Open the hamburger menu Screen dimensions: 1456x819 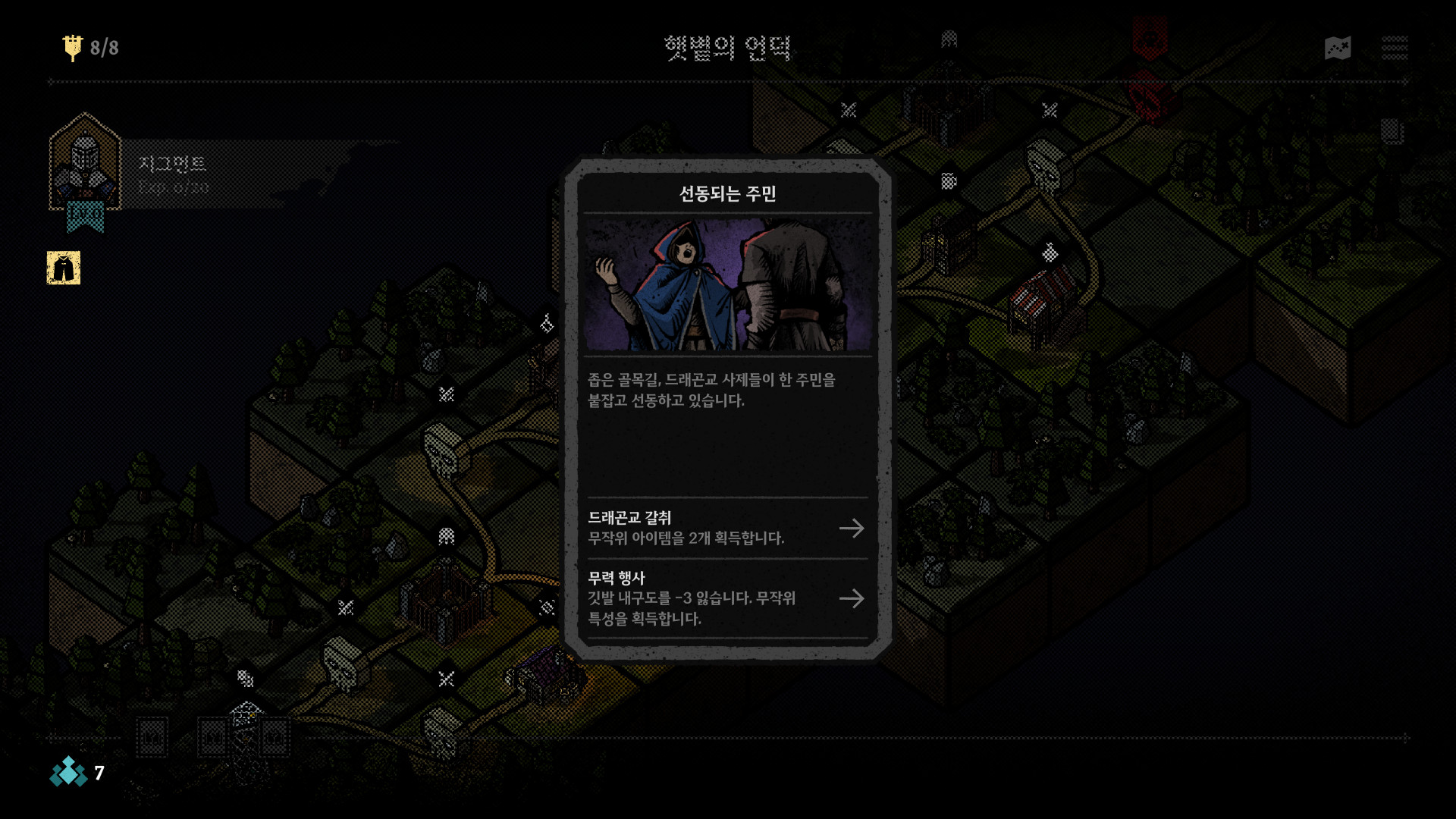point(1394,49)
